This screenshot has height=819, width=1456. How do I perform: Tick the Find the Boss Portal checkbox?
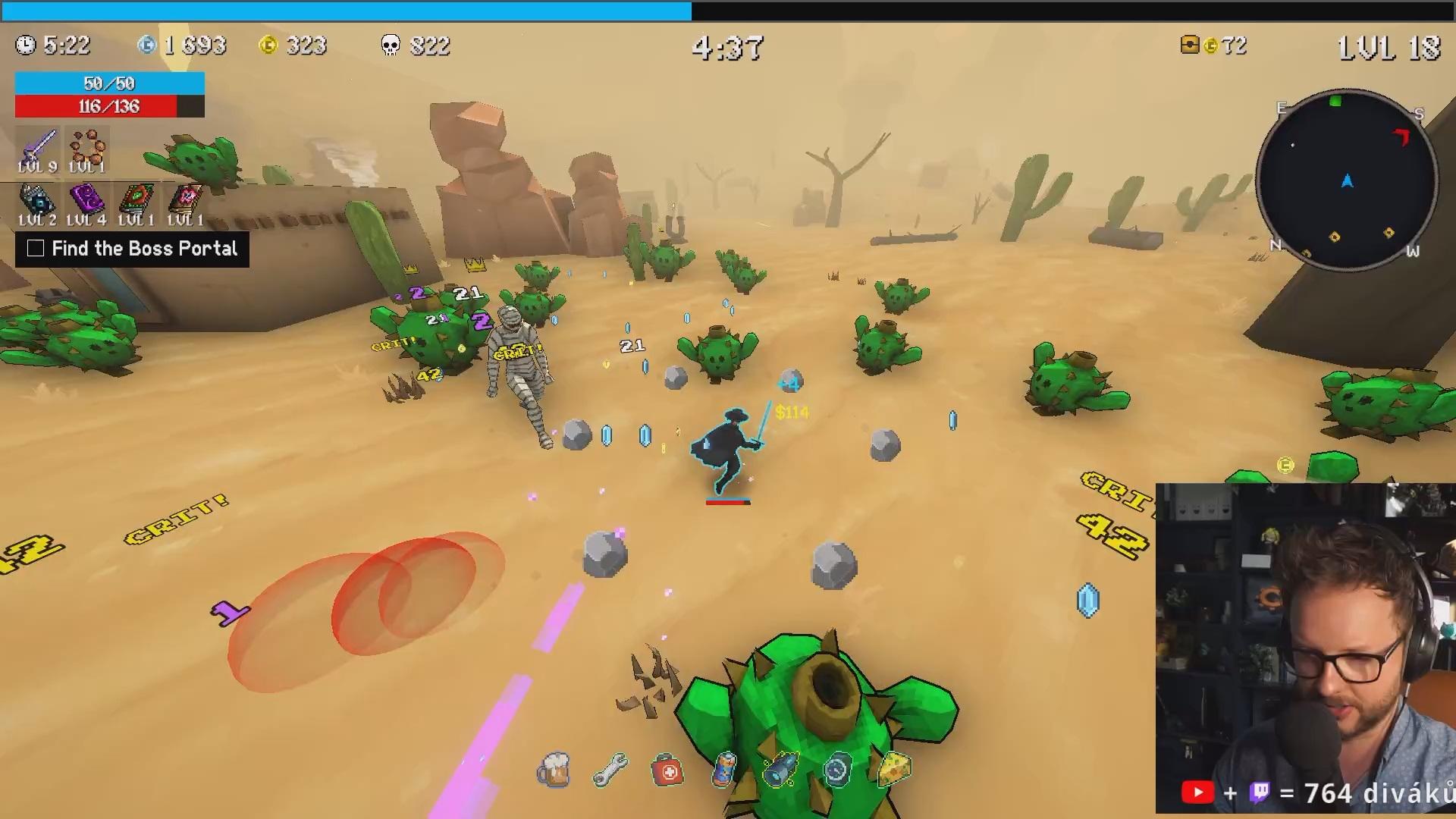pos(36,249)
